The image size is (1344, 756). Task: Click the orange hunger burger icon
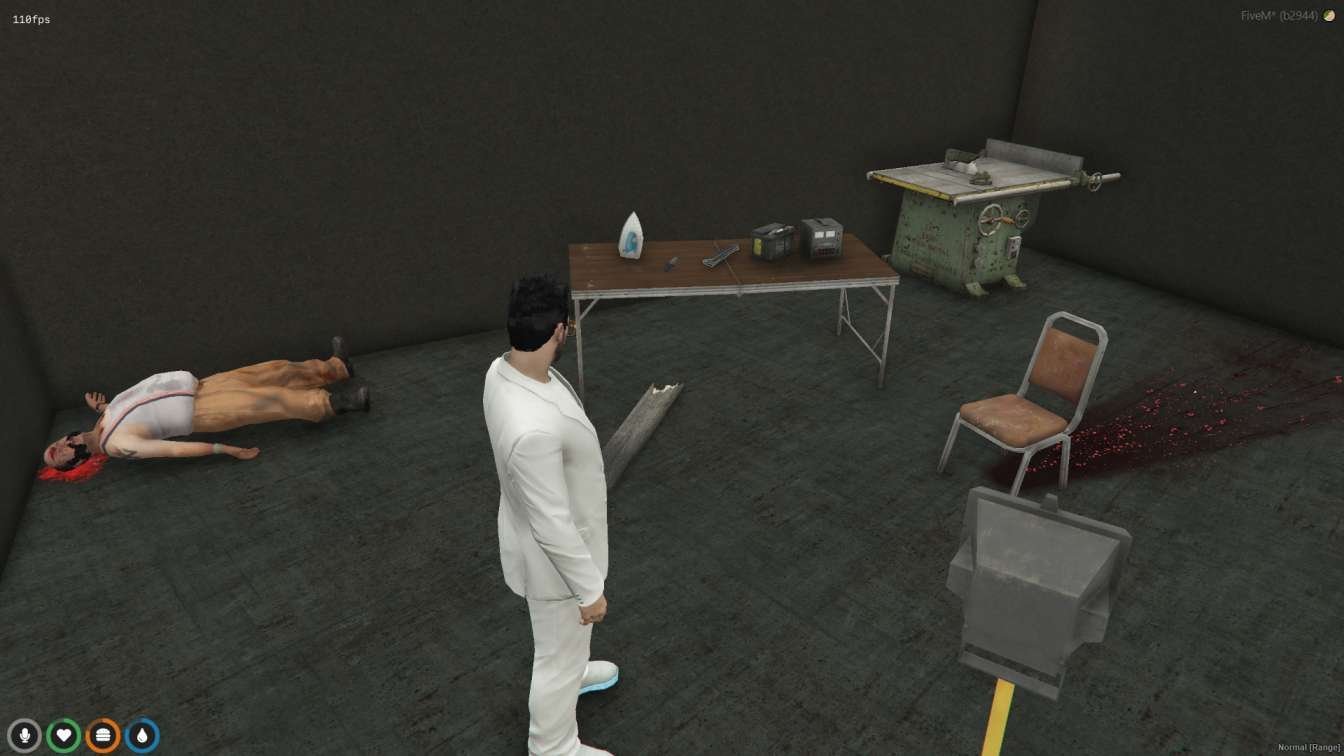tap(101, 733)
